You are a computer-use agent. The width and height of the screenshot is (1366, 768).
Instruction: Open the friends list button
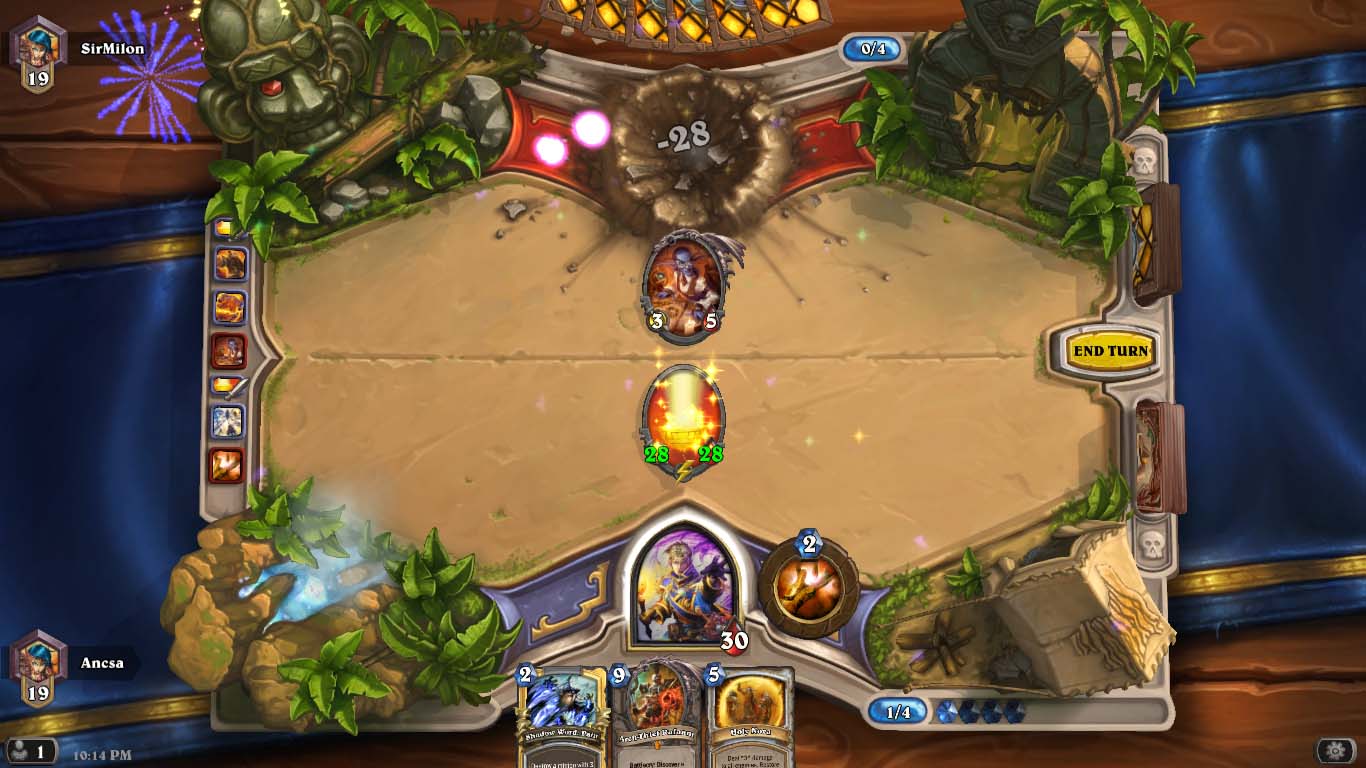[x=30, y=750]
